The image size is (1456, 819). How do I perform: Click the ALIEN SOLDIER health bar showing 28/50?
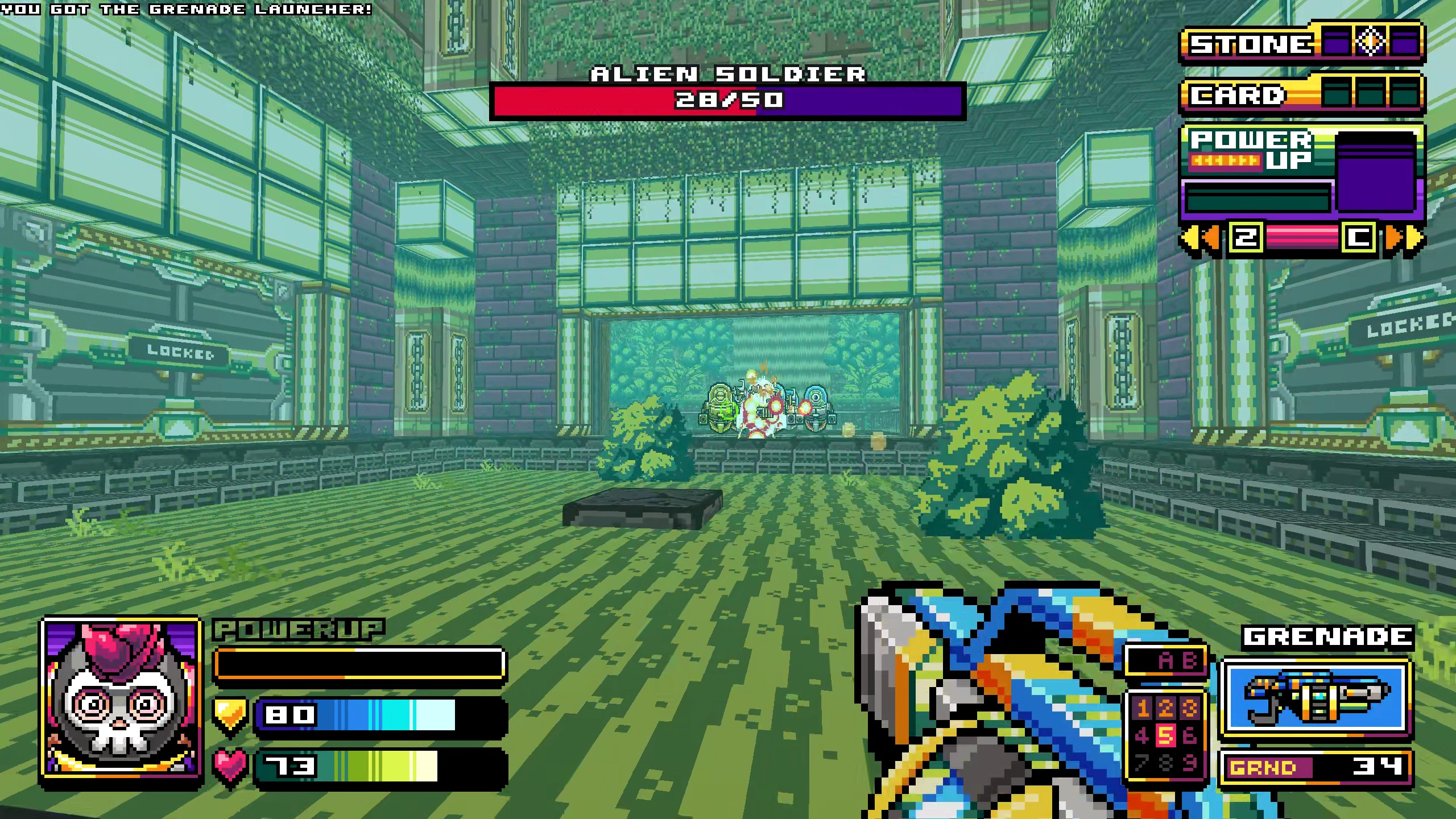click(x=728, y=102)
